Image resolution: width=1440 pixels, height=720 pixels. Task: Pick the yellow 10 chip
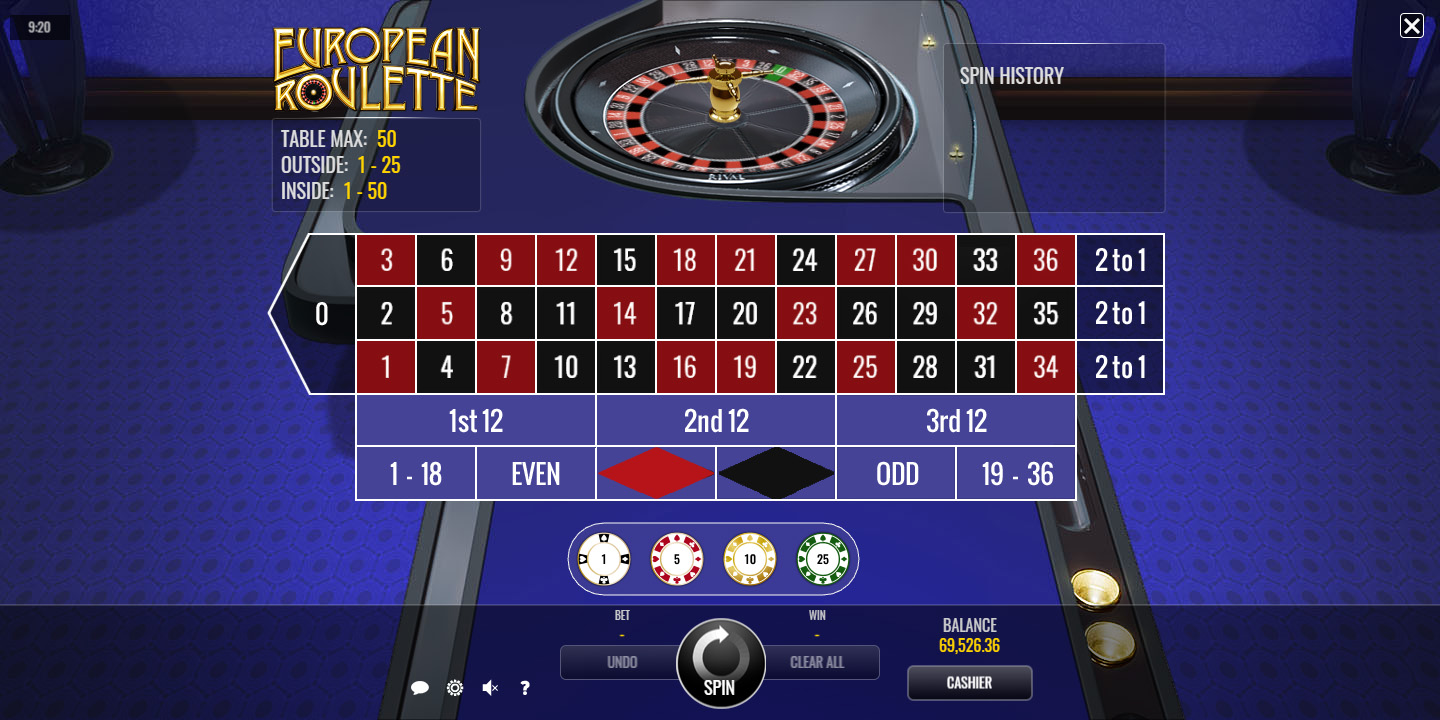point(750,559)
